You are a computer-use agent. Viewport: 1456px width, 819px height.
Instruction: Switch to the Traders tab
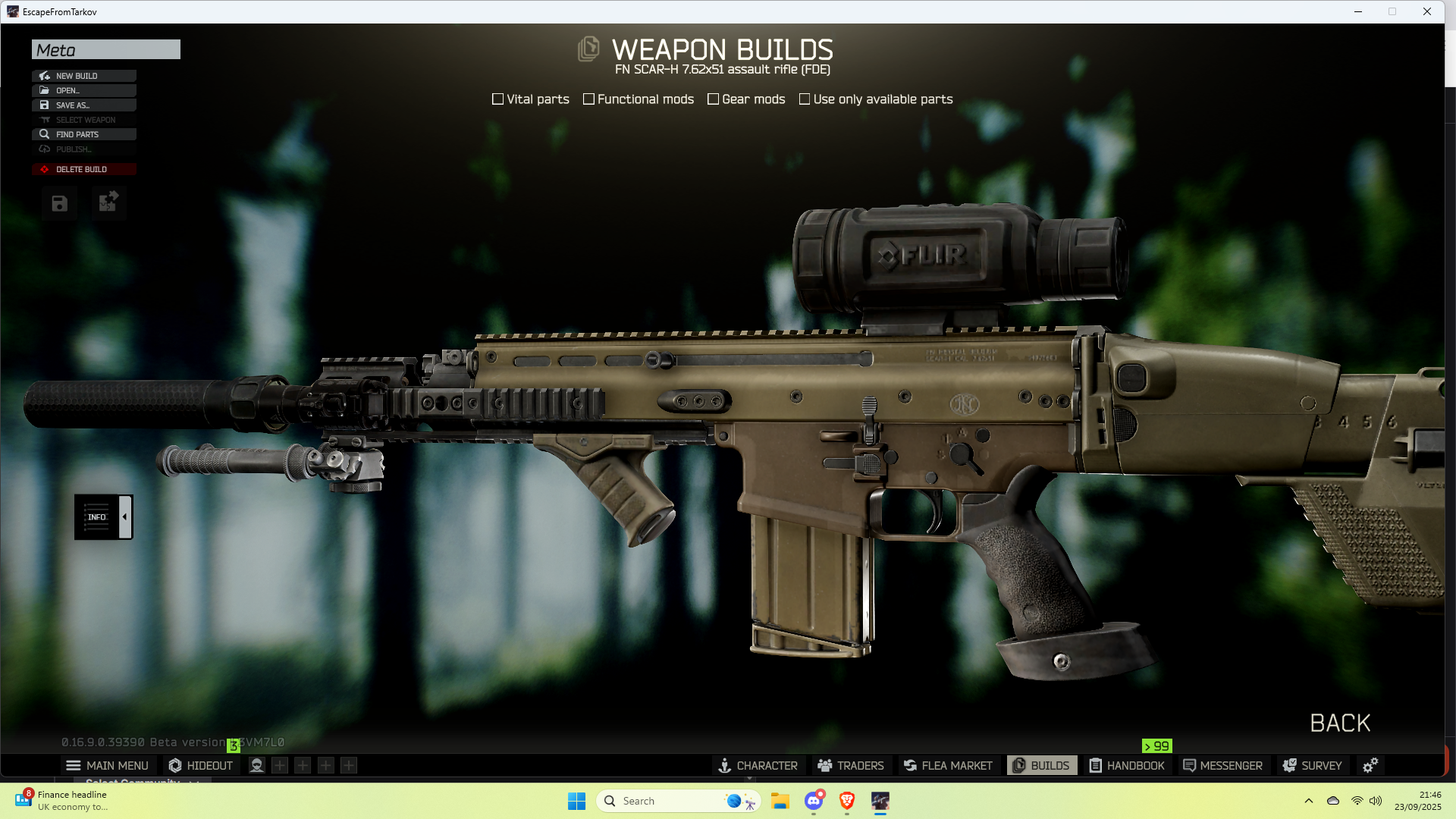coord(851,766)
